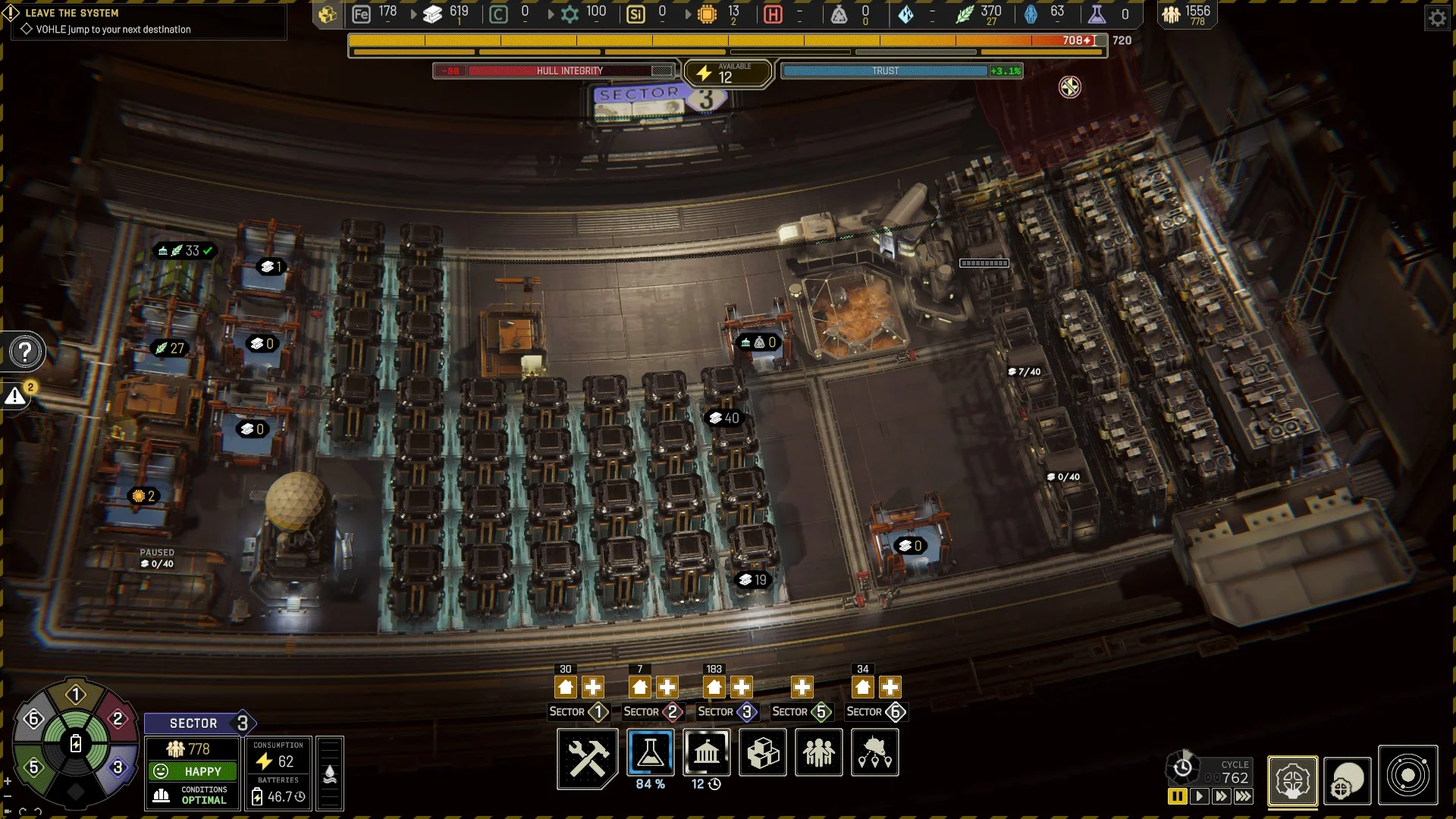Open the warning alerts notification

pyautogui.click(x=16, y=396)
